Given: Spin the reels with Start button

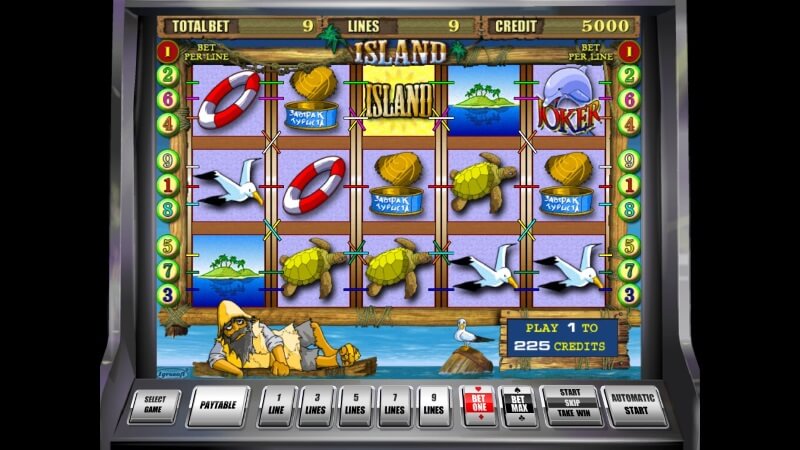Looking at the screenshot, I should [x=570, y=405].
